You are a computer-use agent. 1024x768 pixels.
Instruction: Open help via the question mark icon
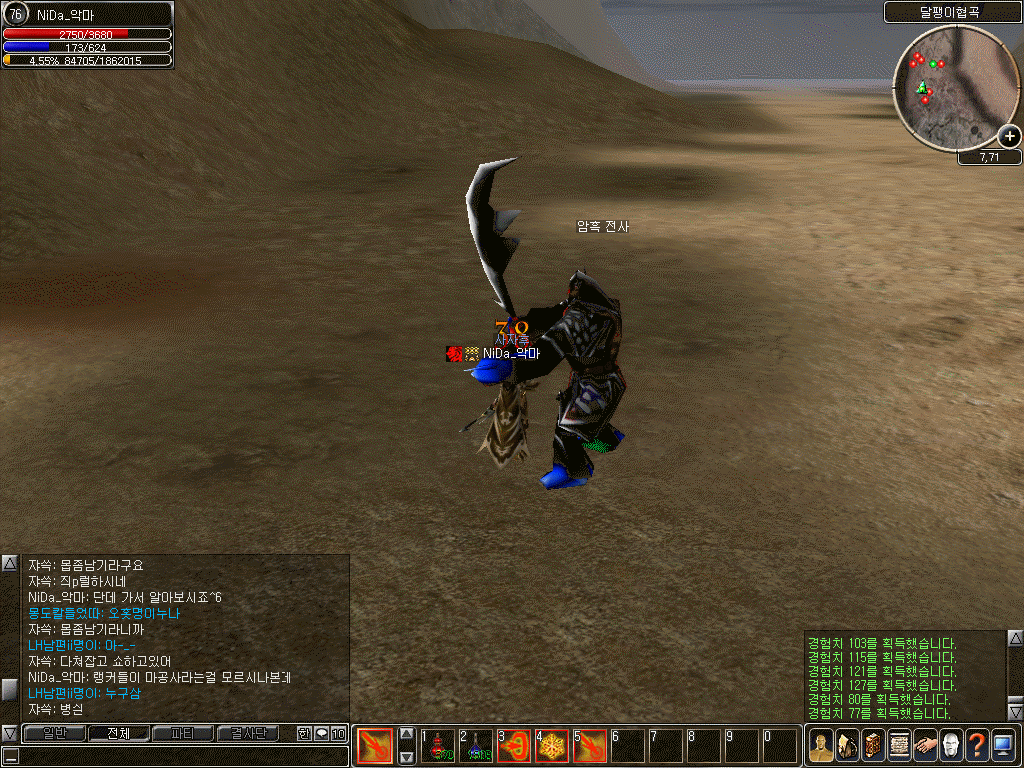coord(977,746)
